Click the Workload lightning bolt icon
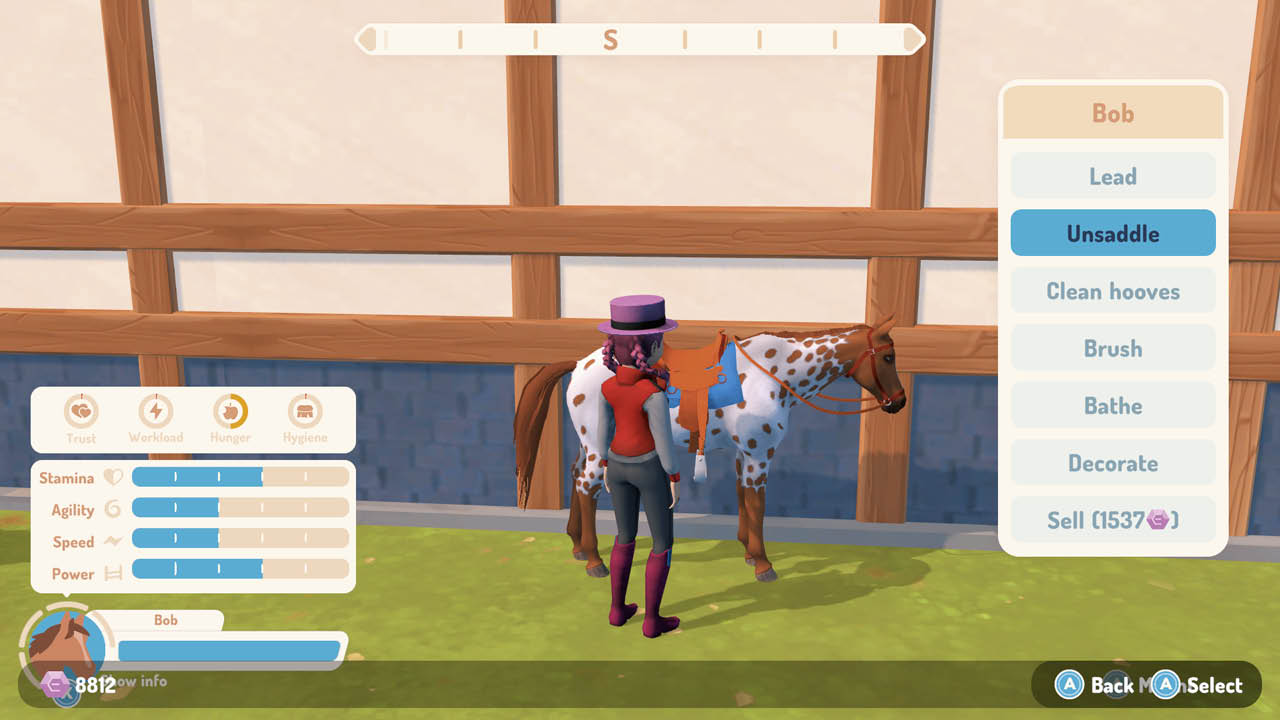The image size is (1280, 720). point(156,410)
